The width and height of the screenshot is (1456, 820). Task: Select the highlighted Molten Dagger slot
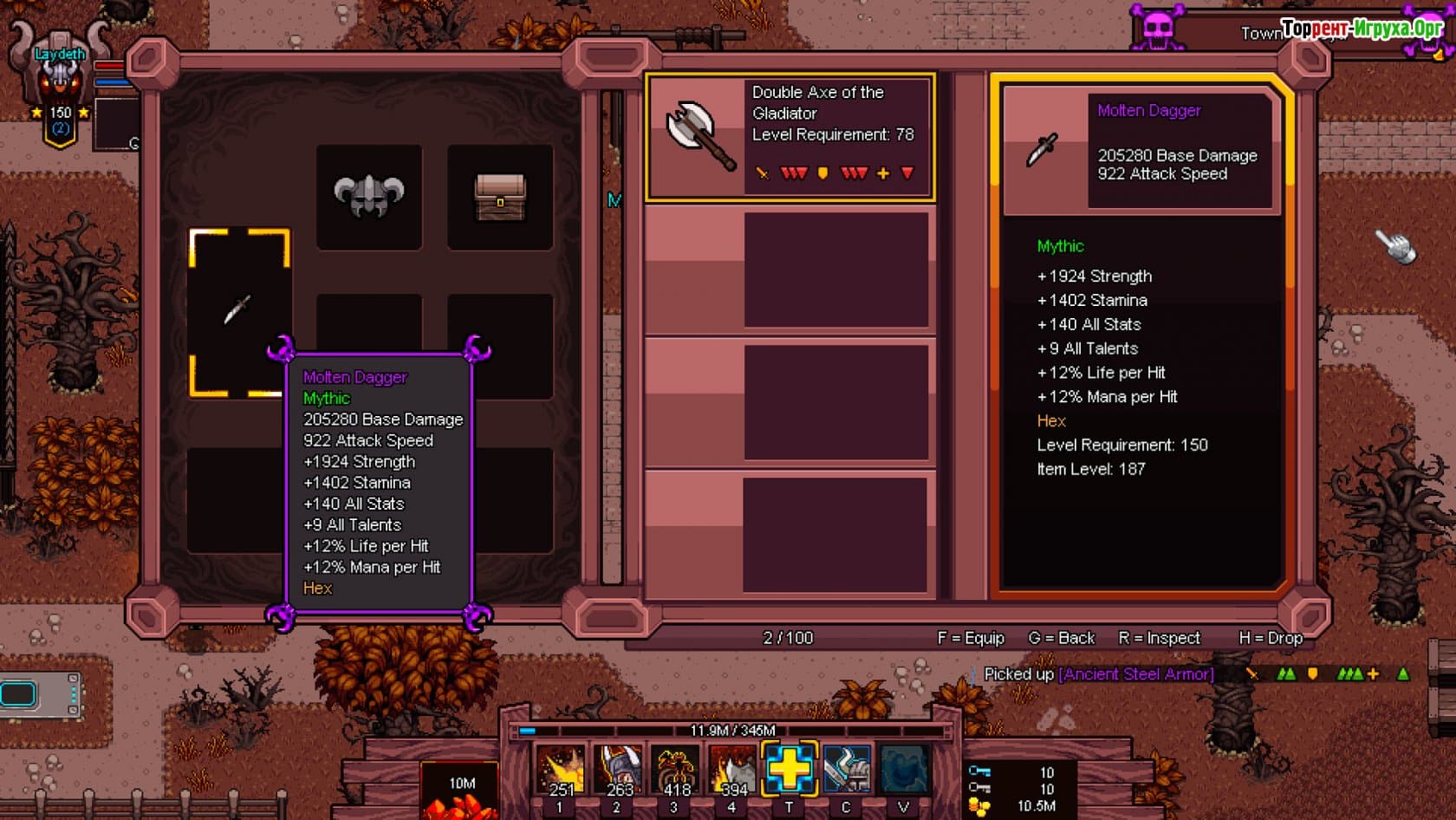tap(239, 310)
